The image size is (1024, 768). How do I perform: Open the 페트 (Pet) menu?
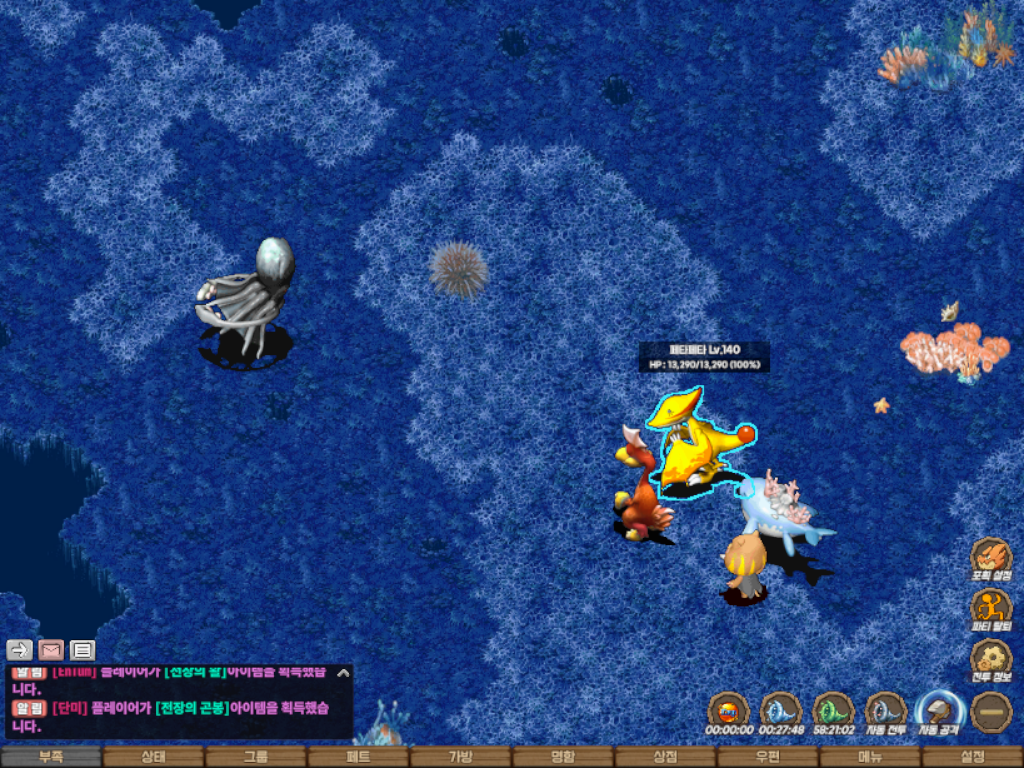[358, 757]
